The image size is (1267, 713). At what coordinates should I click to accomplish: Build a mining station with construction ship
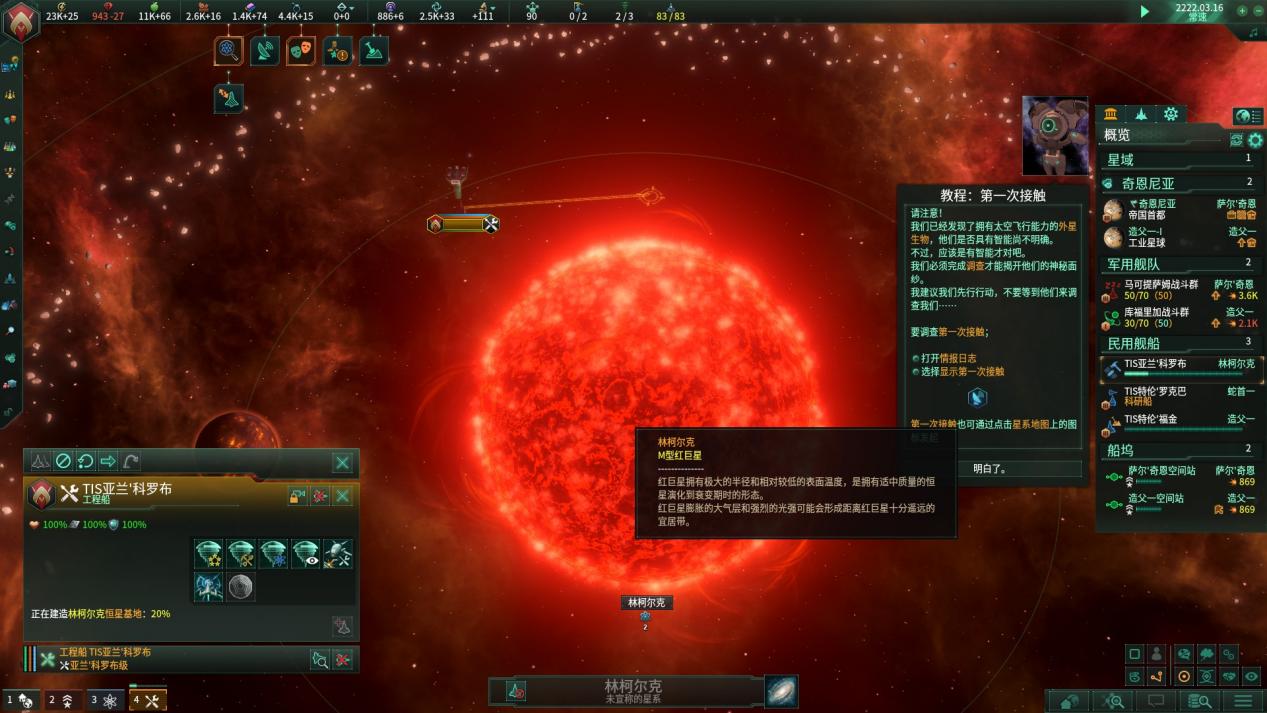click(240, 553)
